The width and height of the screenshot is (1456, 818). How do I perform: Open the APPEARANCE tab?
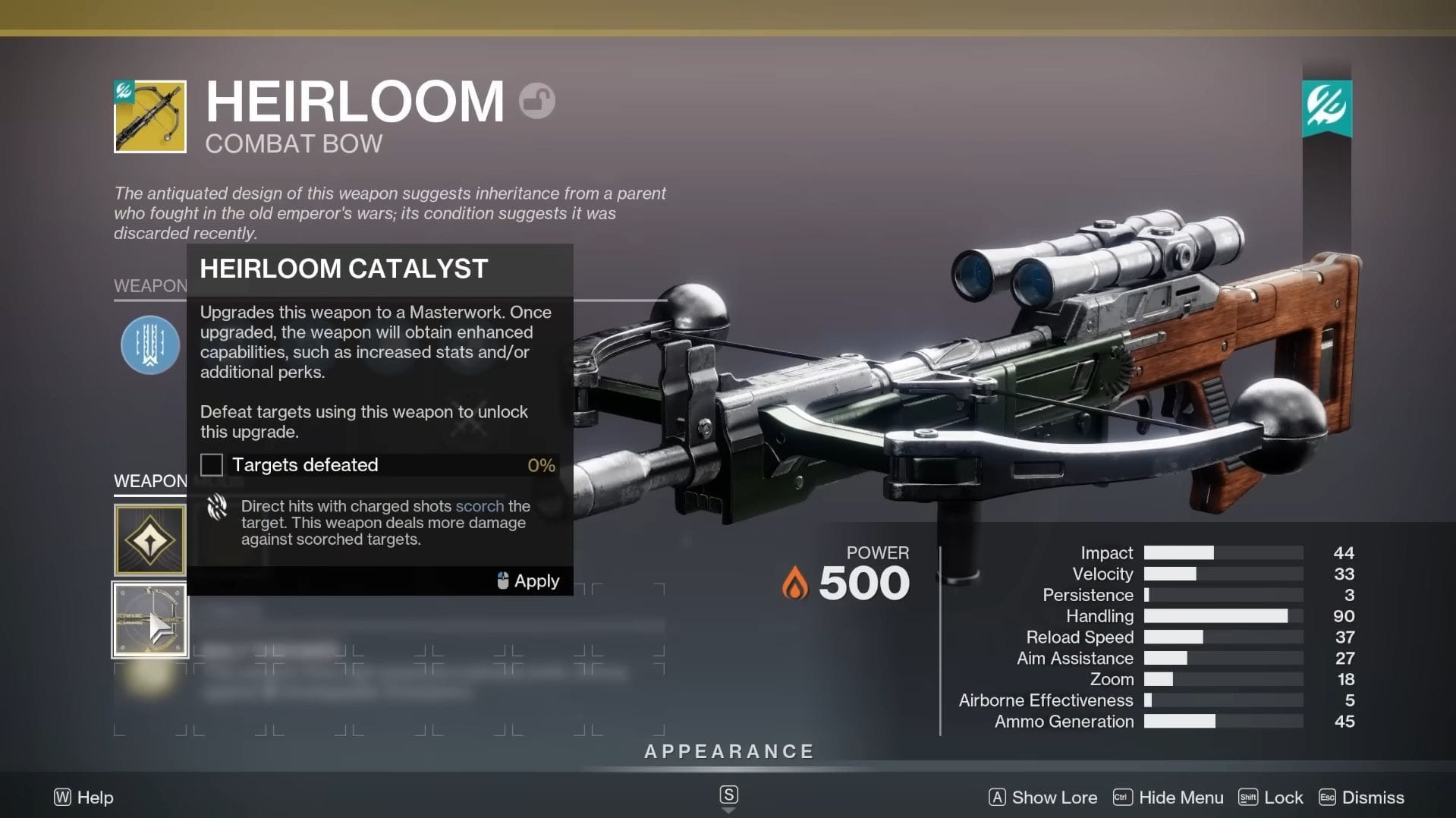coord(728,751)
